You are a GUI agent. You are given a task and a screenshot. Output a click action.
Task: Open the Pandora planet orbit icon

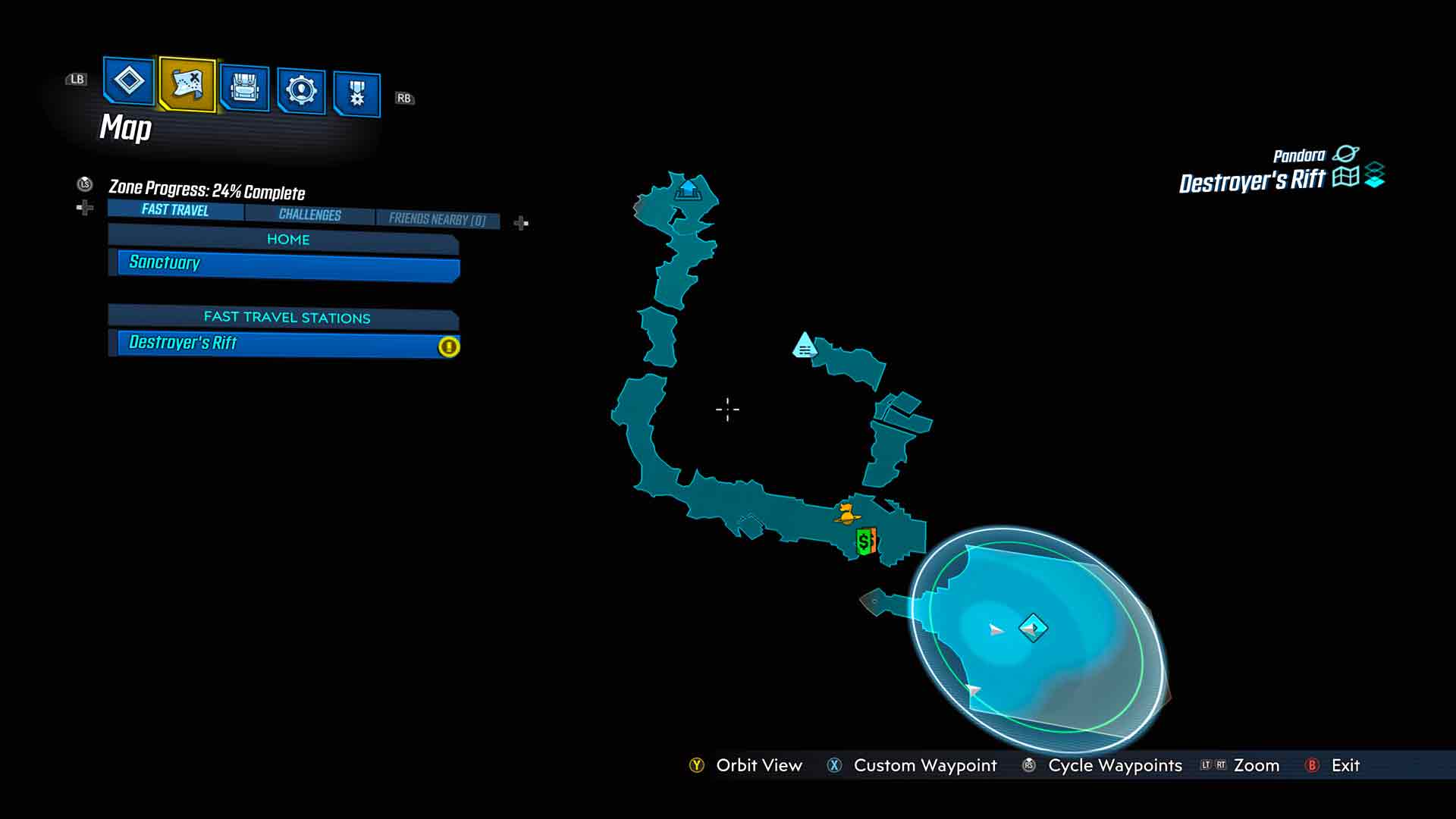click(1346, 154)
